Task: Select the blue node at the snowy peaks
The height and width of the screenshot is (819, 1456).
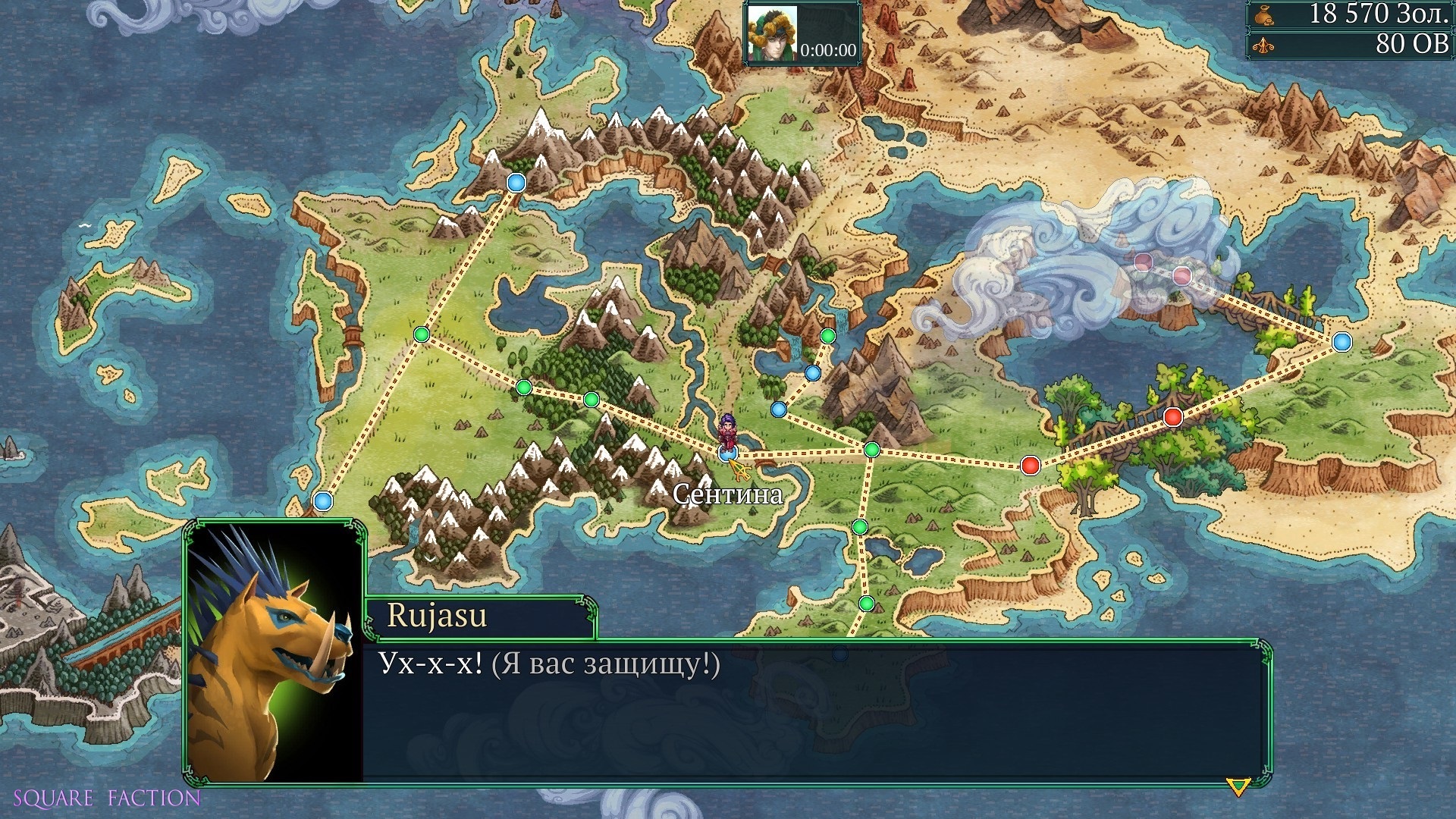Action: point(516,183)
